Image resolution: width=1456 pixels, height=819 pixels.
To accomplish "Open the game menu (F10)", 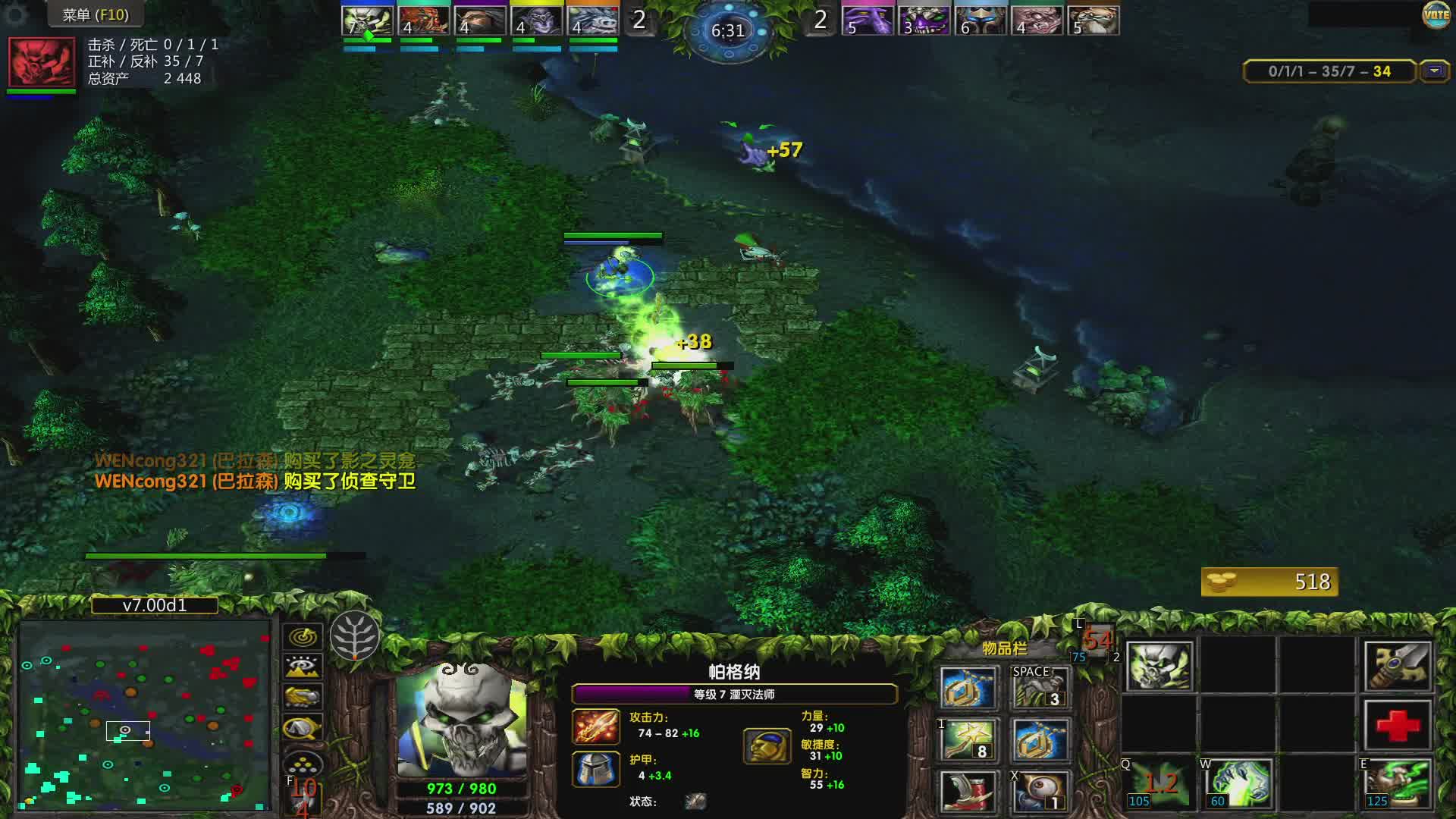I will 95,14.
